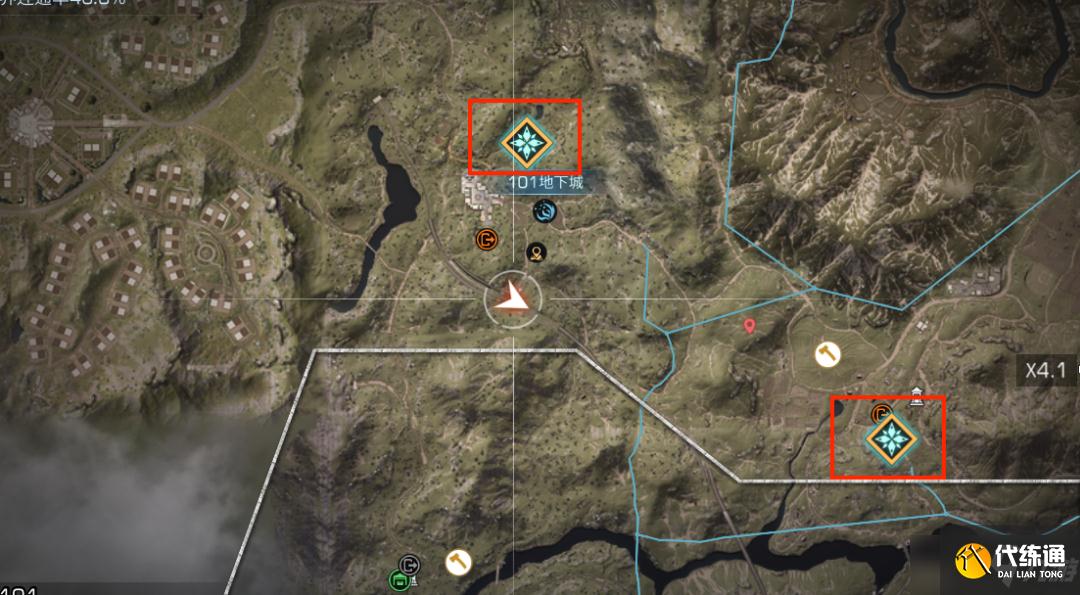1080x595 pixels.
Task: Select the blue swirl map marker
Action: coord(545,211)
